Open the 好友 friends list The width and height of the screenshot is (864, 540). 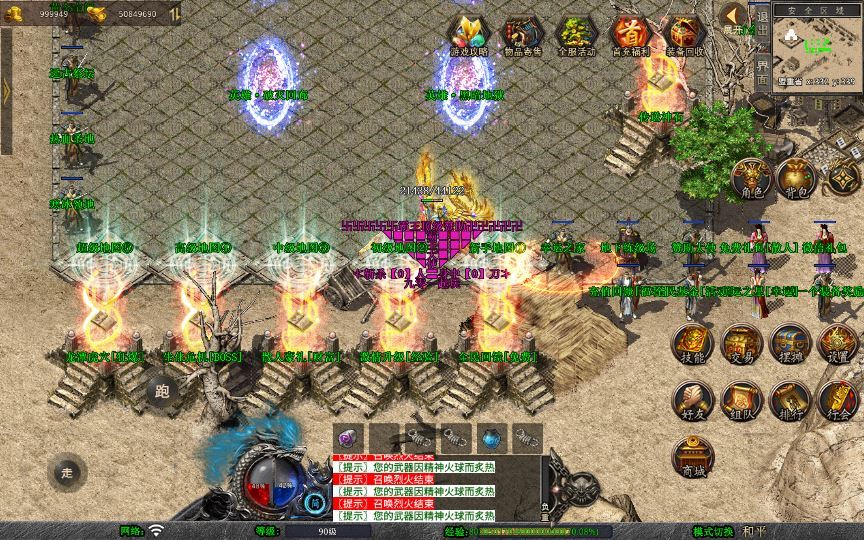tap(692, 399)
